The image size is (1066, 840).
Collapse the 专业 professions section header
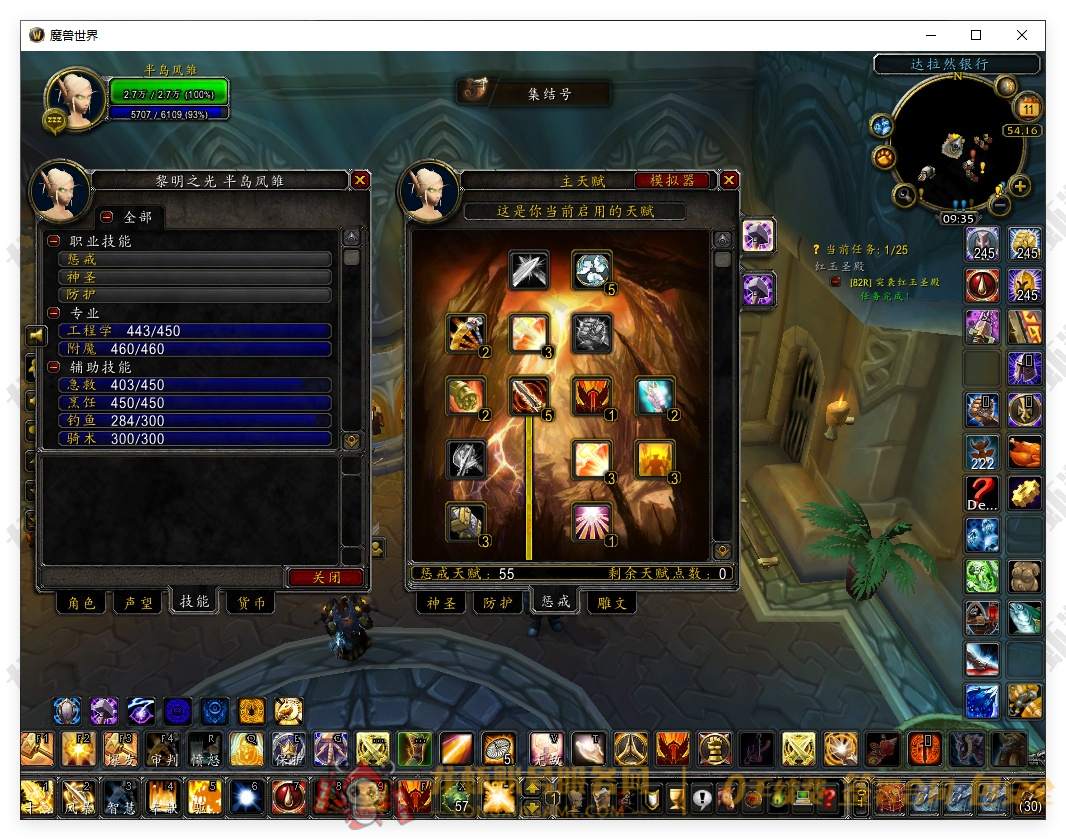click(54, 313)
